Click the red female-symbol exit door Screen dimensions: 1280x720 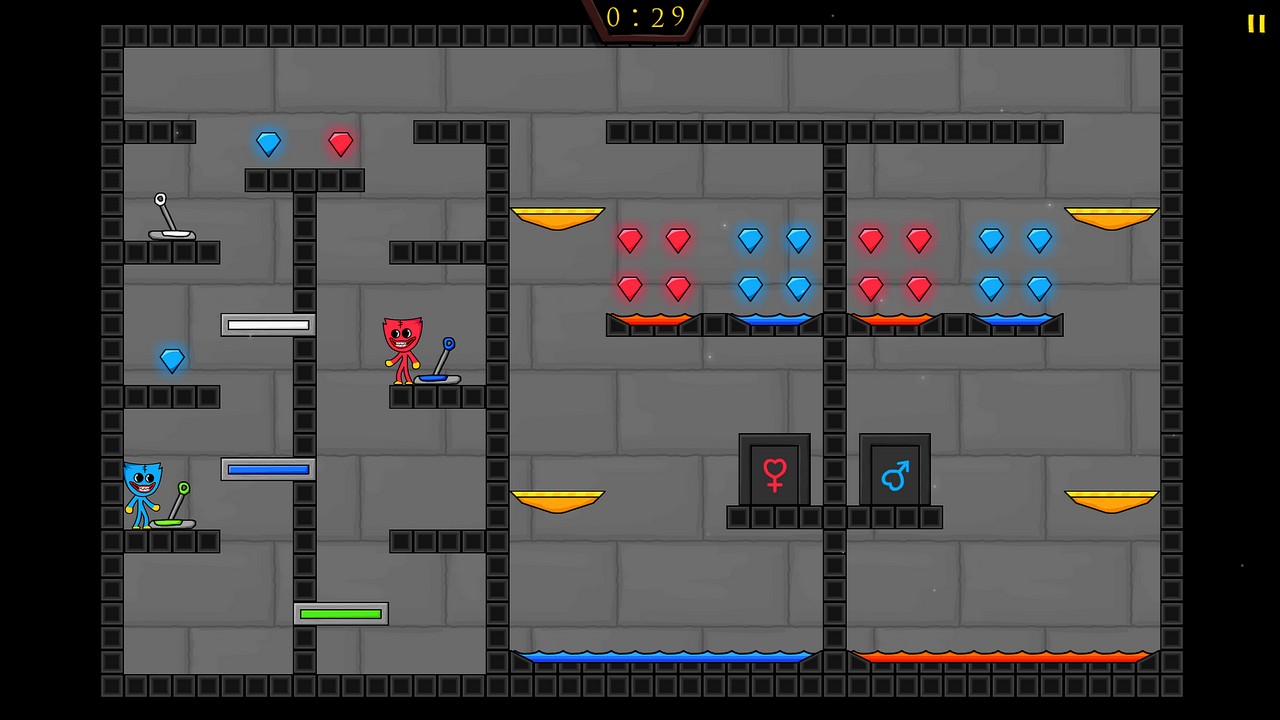point(774,472)
